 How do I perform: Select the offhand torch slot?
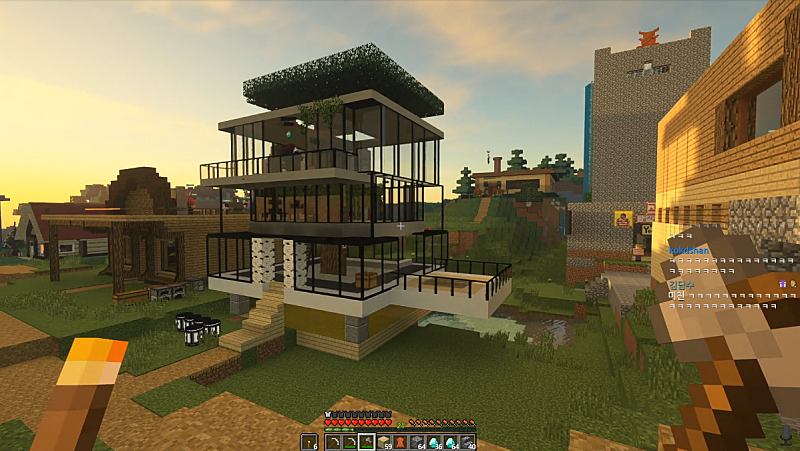pyautogui.click(x=309, y=442)
